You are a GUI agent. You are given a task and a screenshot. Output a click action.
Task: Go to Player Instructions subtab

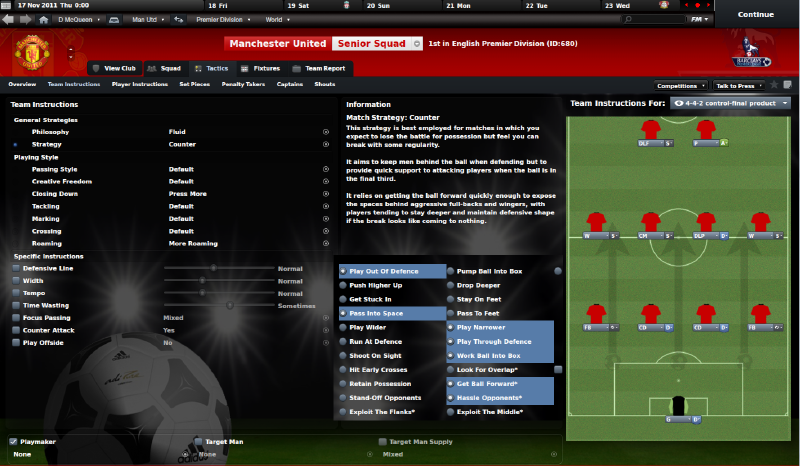point(139,85)
